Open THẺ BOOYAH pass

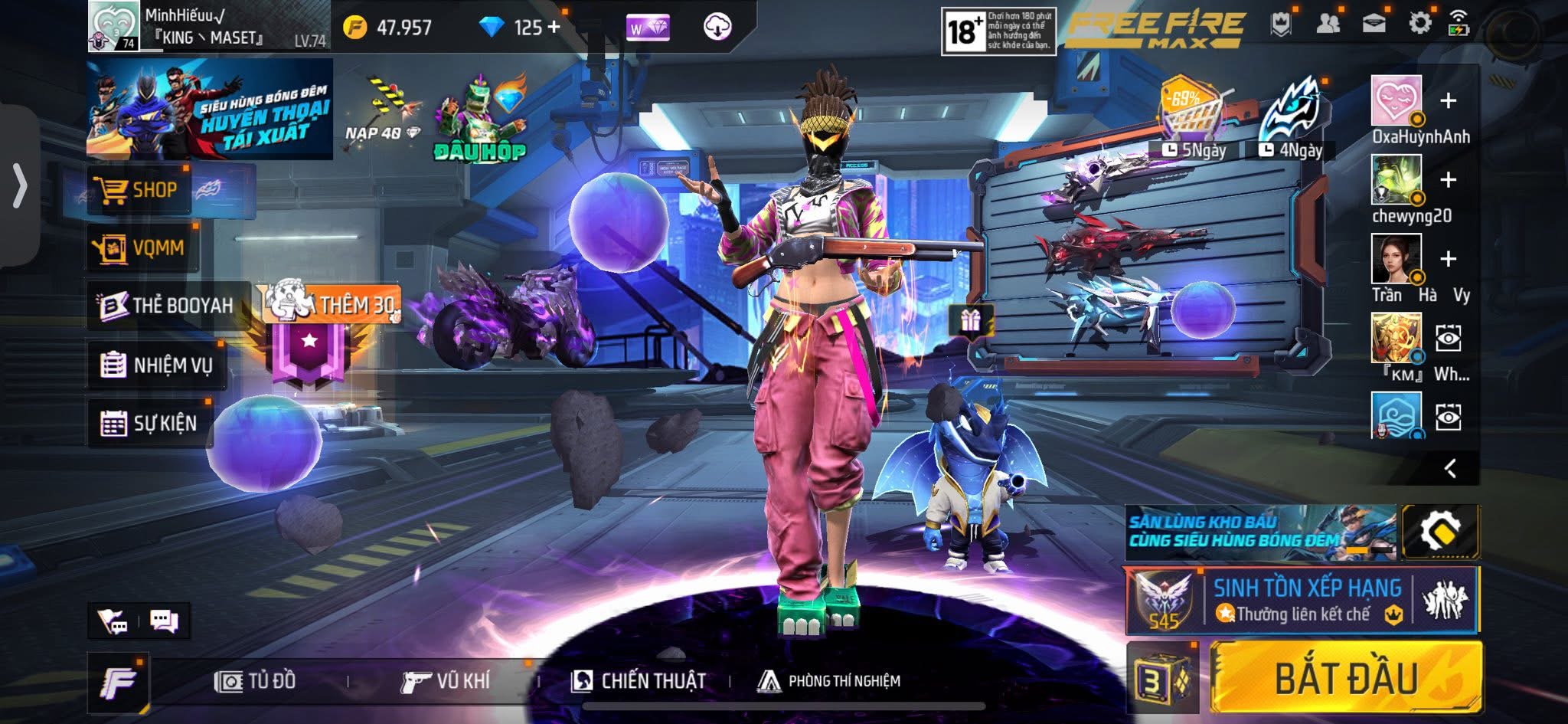click(x=168, y=305)
